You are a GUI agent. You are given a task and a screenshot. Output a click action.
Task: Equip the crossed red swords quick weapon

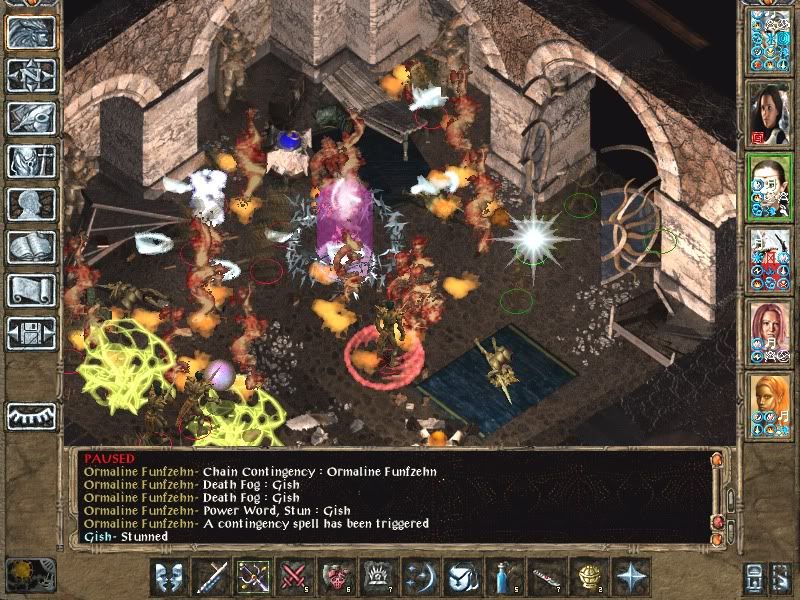coord(294,576)
